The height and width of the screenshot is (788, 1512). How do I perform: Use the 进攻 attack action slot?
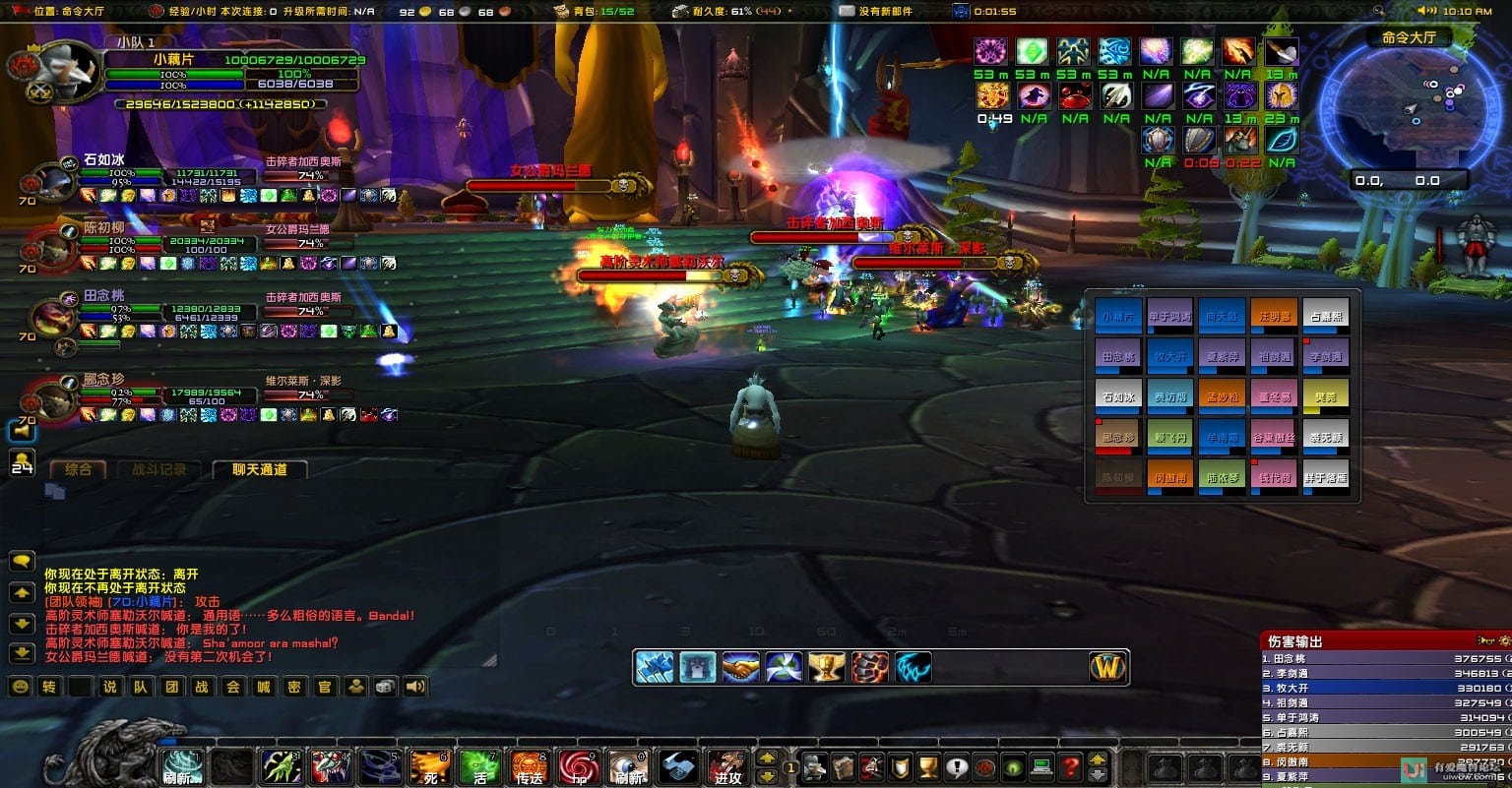tap(727, 766)
